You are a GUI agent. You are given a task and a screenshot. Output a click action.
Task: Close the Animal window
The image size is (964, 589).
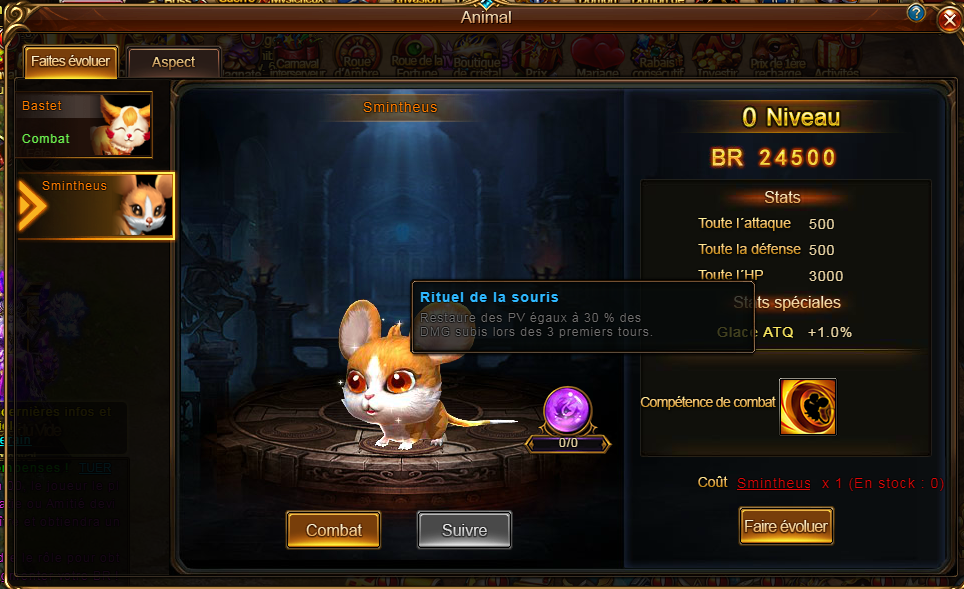click(949, 19)
